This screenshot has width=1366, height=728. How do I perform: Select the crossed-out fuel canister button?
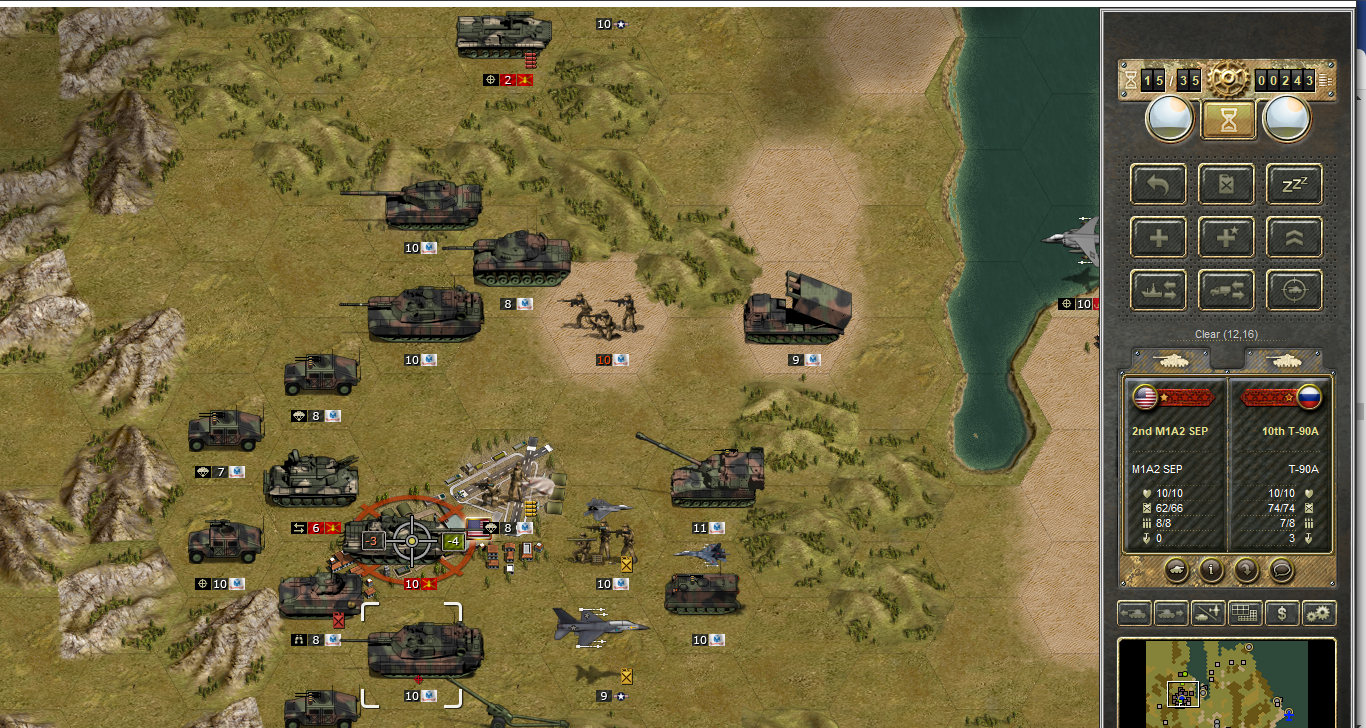1227,185
